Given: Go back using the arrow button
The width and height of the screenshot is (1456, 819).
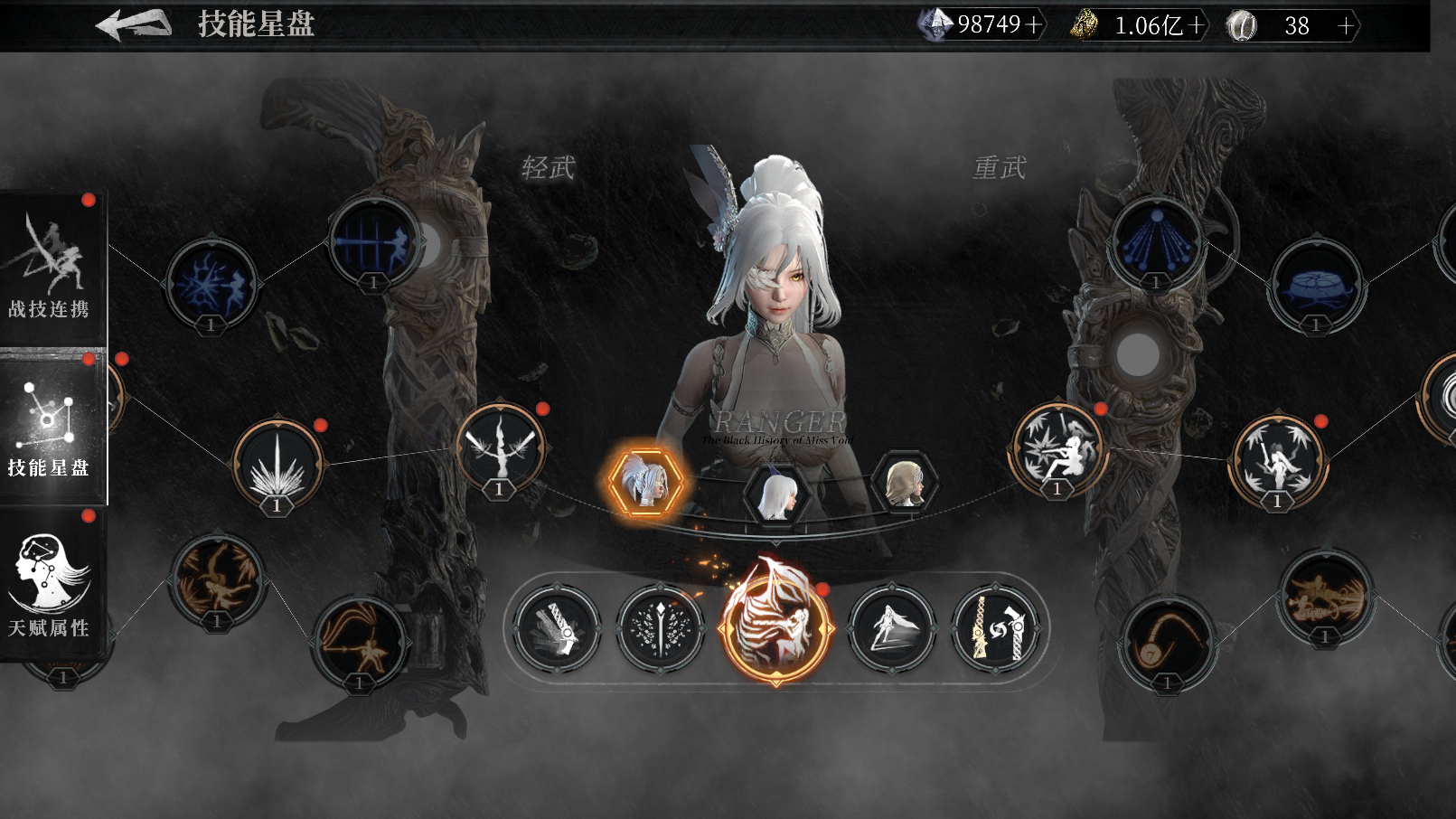Looking at the screenshot, I should tap(134, 24).
